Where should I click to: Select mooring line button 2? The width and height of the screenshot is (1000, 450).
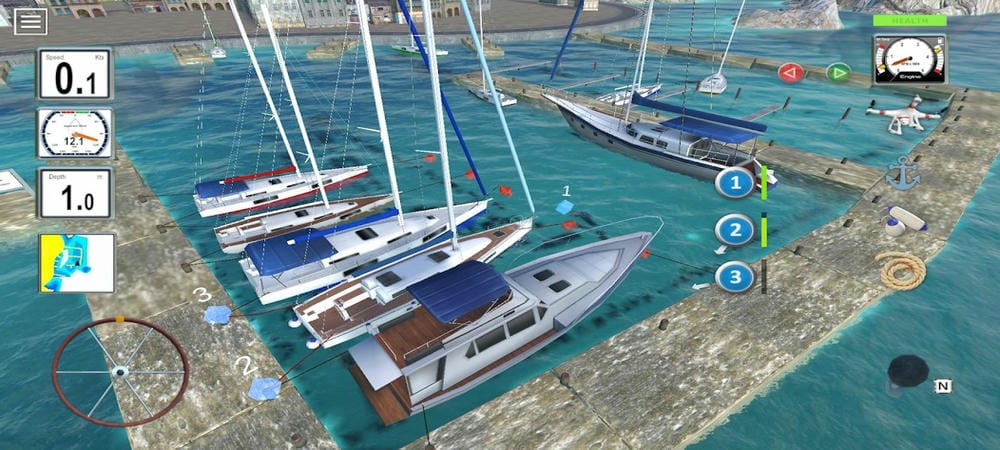click(x=736, y=231)
